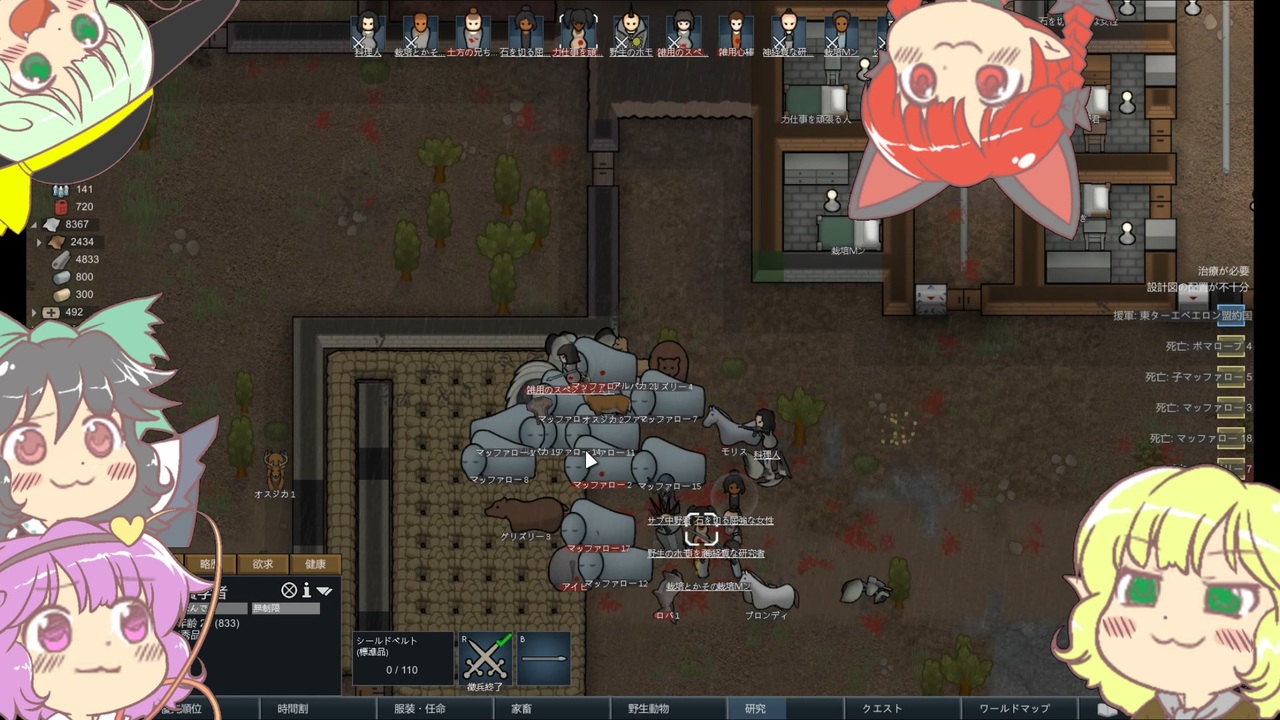The width and height of the screenshot is (1280, 720).
Task: Open the rename dropdown arrow on pawn panel
Action: (324, 591)
